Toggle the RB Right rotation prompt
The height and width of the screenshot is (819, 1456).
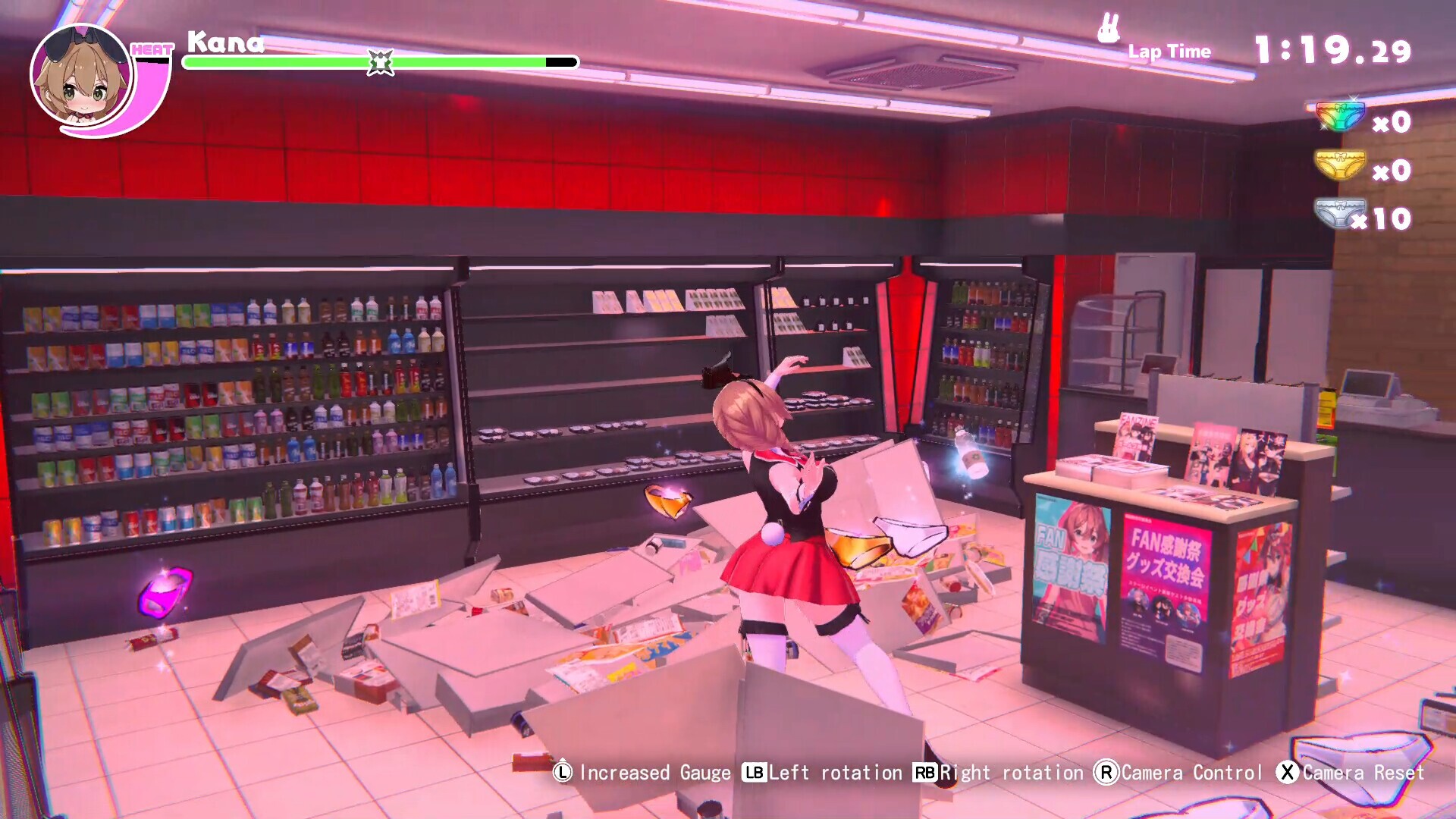click(924, 773)
